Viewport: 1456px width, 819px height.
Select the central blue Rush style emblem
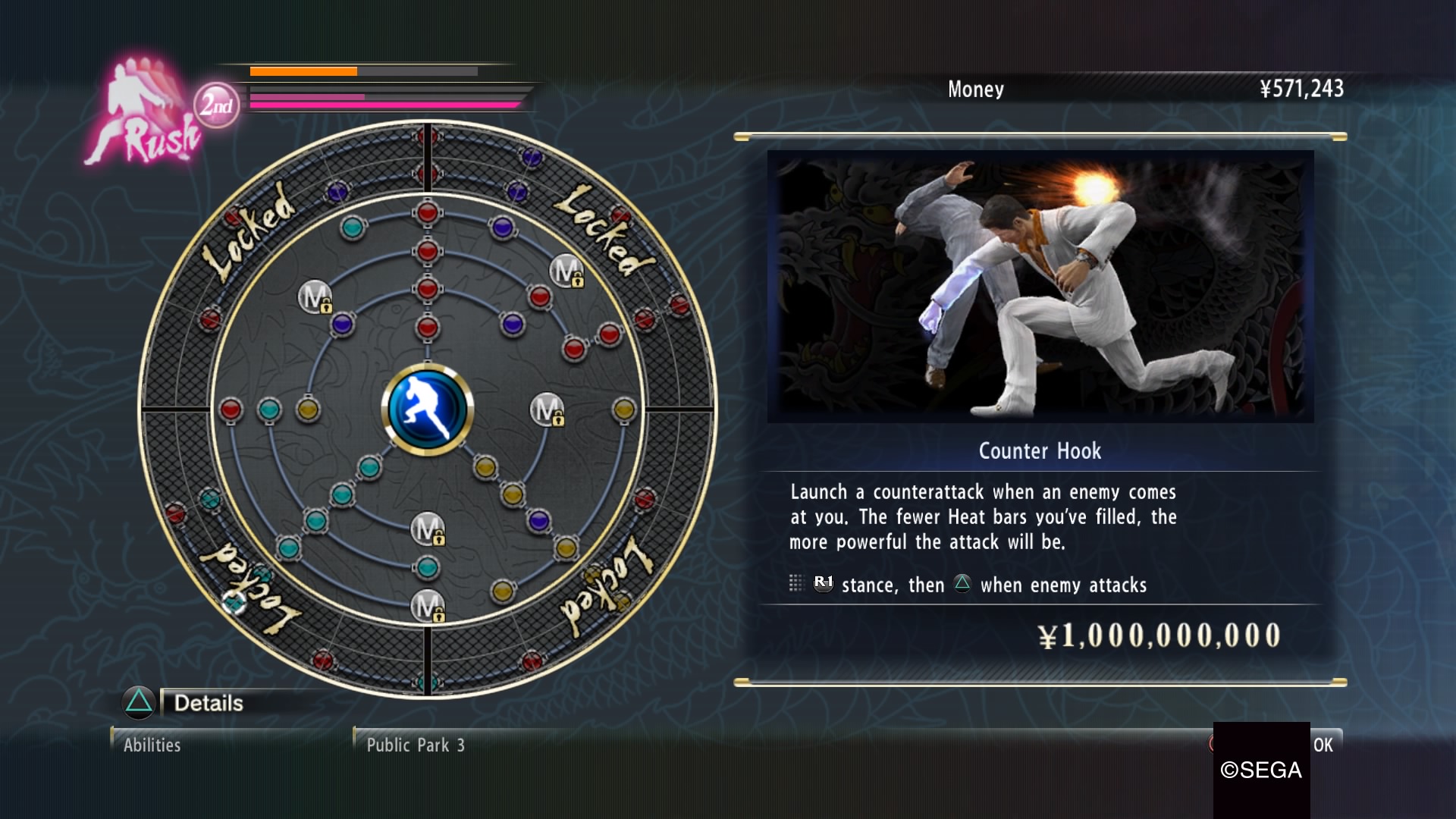coord(427,409)
